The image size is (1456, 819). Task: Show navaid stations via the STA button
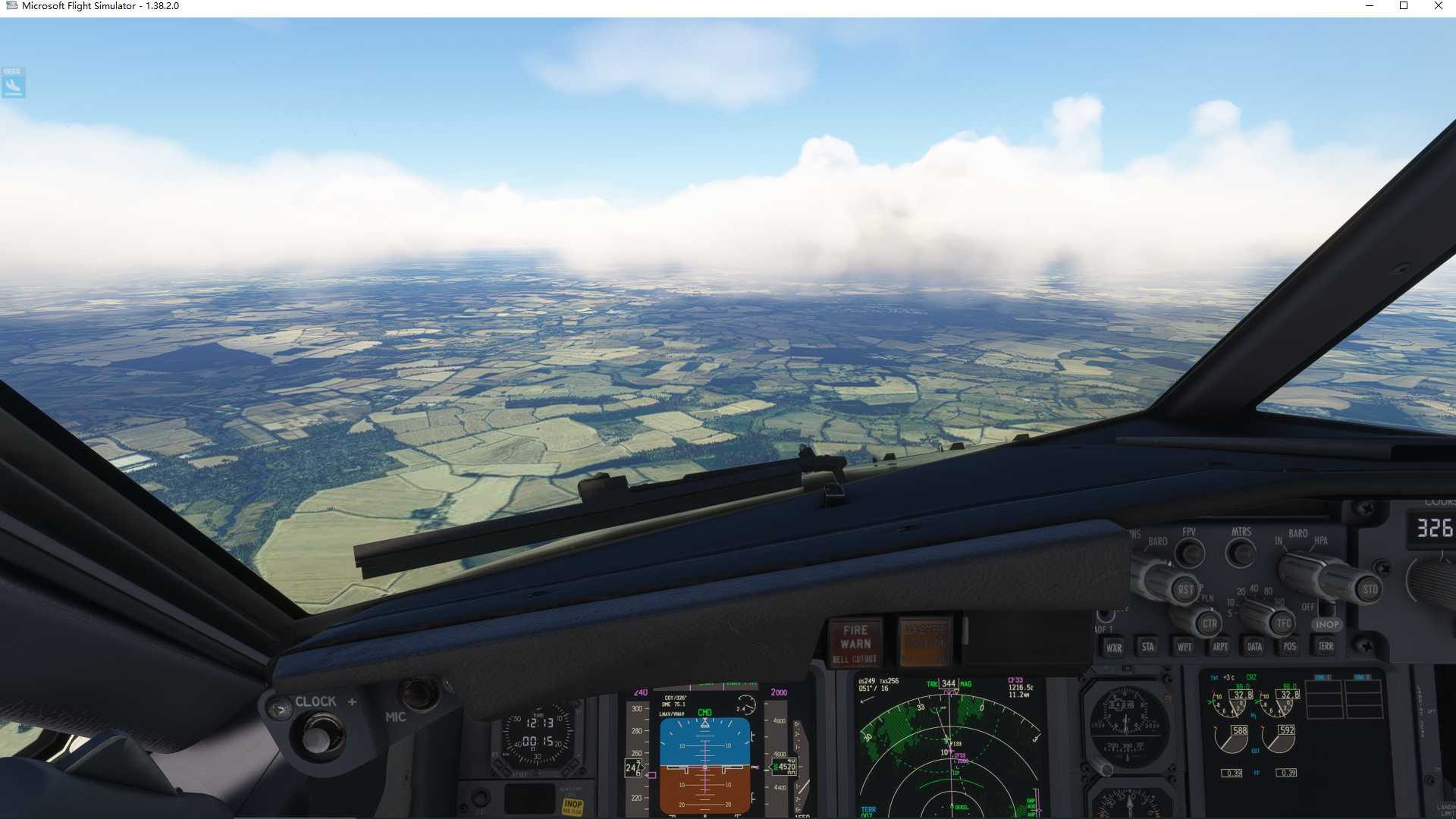tap(1149, 646)
